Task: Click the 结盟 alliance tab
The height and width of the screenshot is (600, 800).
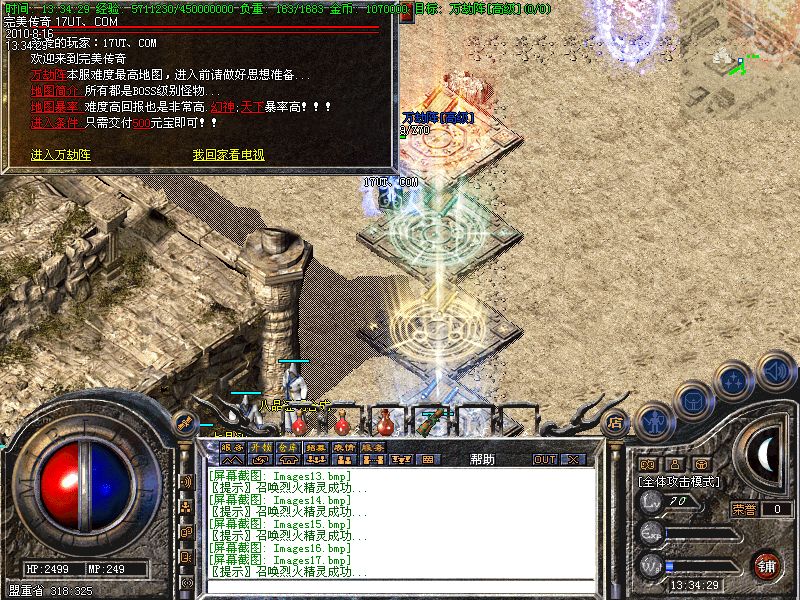Action: point(316,448)
